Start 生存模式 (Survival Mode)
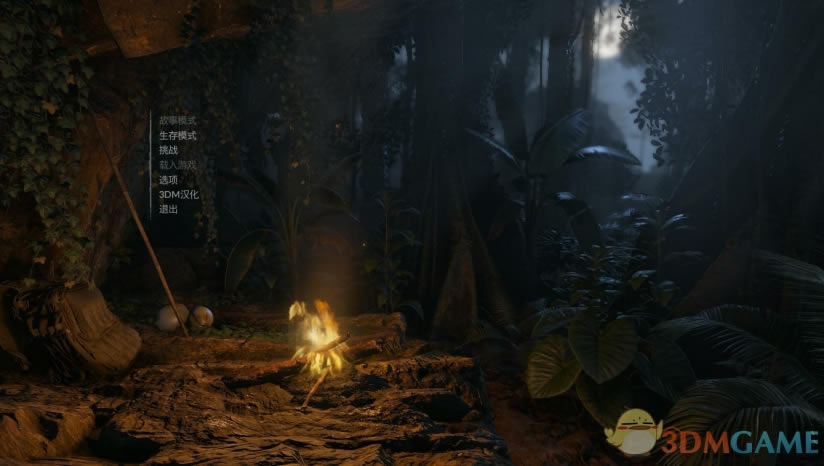The image size is (824, 466). pyautogui.click(x=177, y=135)
